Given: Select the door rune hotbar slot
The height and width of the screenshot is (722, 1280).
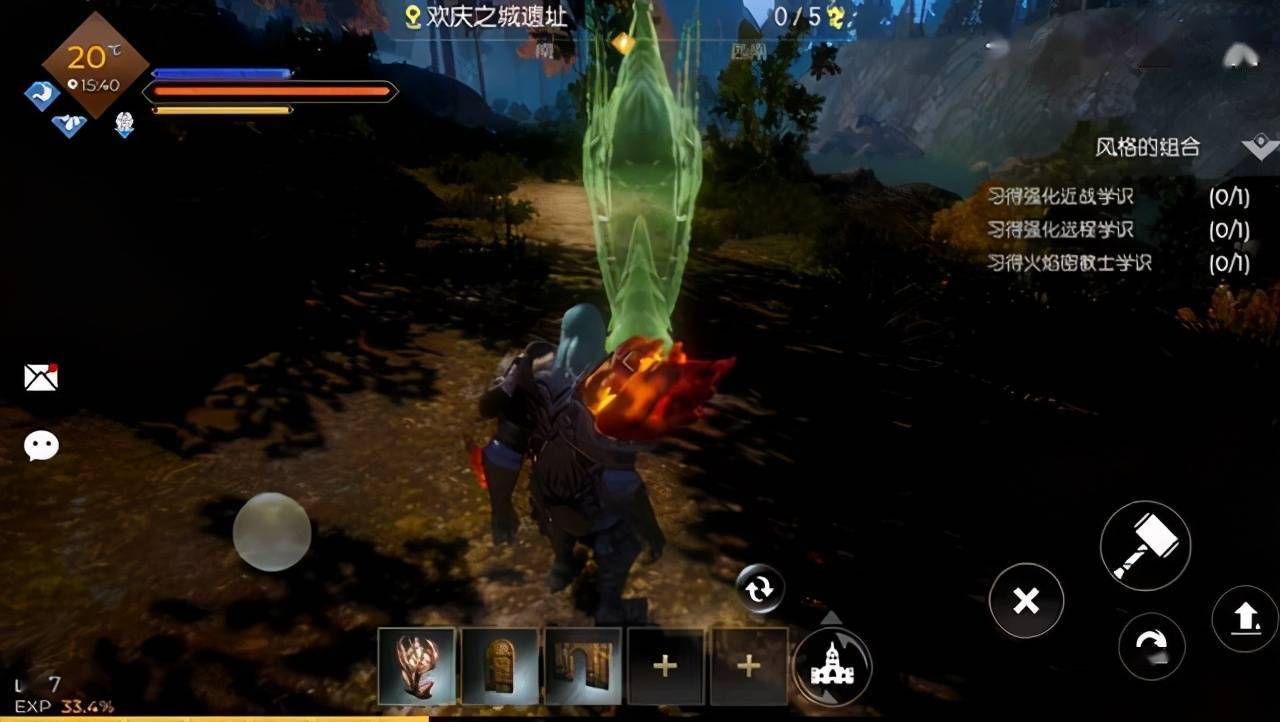Looking at the screenshot, I should [499, 663].
